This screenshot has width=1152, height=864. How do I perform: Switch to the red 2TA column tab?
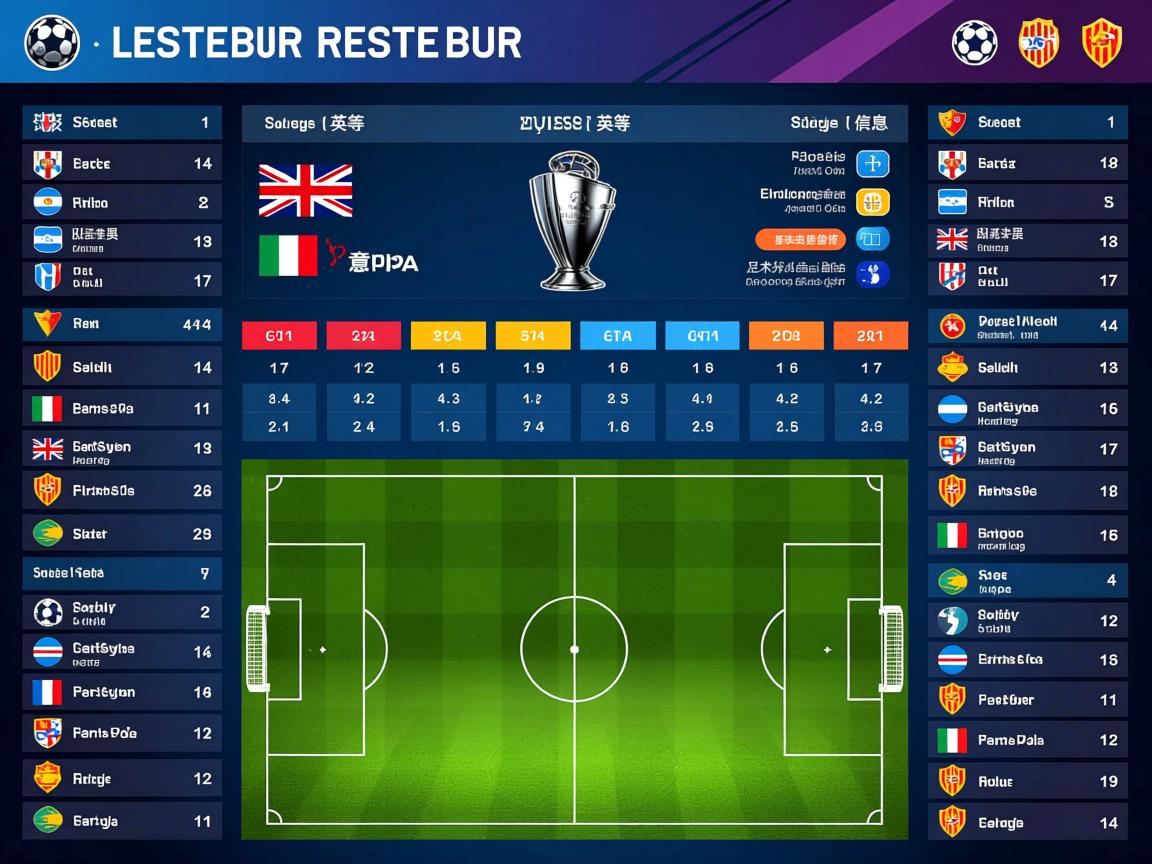[x=363, y=336]
